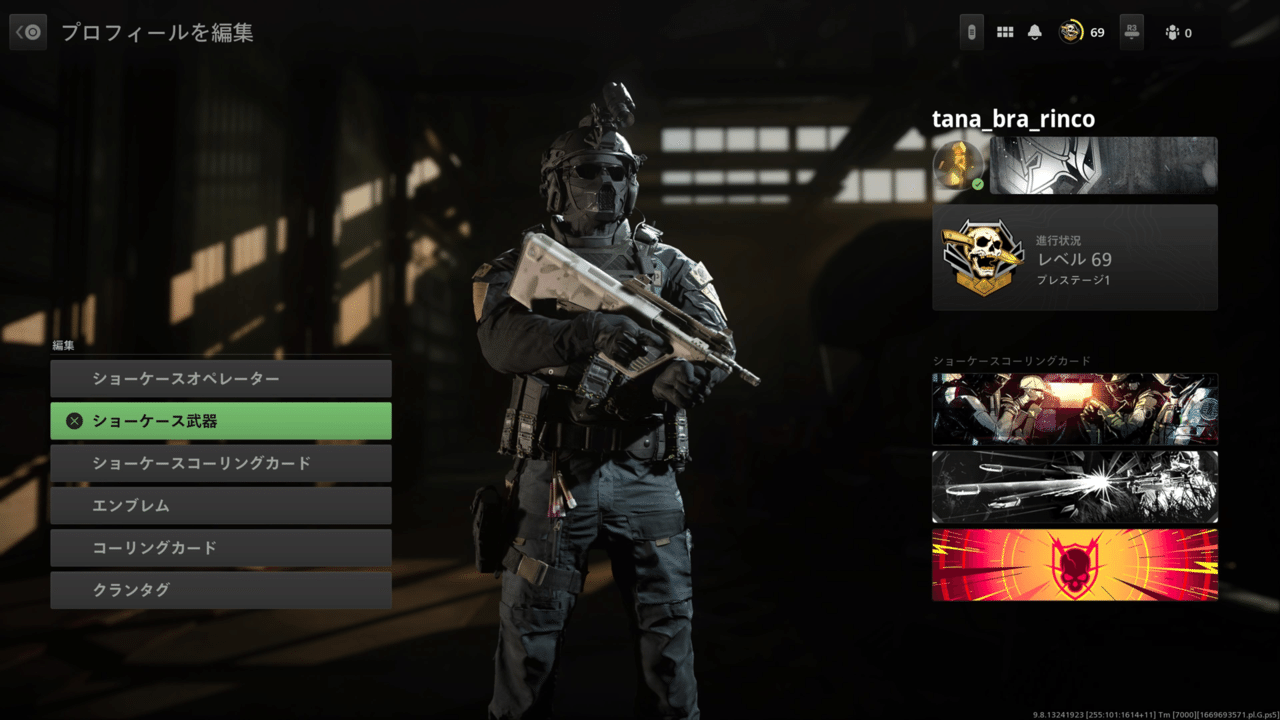This screenshot has width=1280, height=720.
Task: Open the エンブレム editor
Action: click(220, 506)
